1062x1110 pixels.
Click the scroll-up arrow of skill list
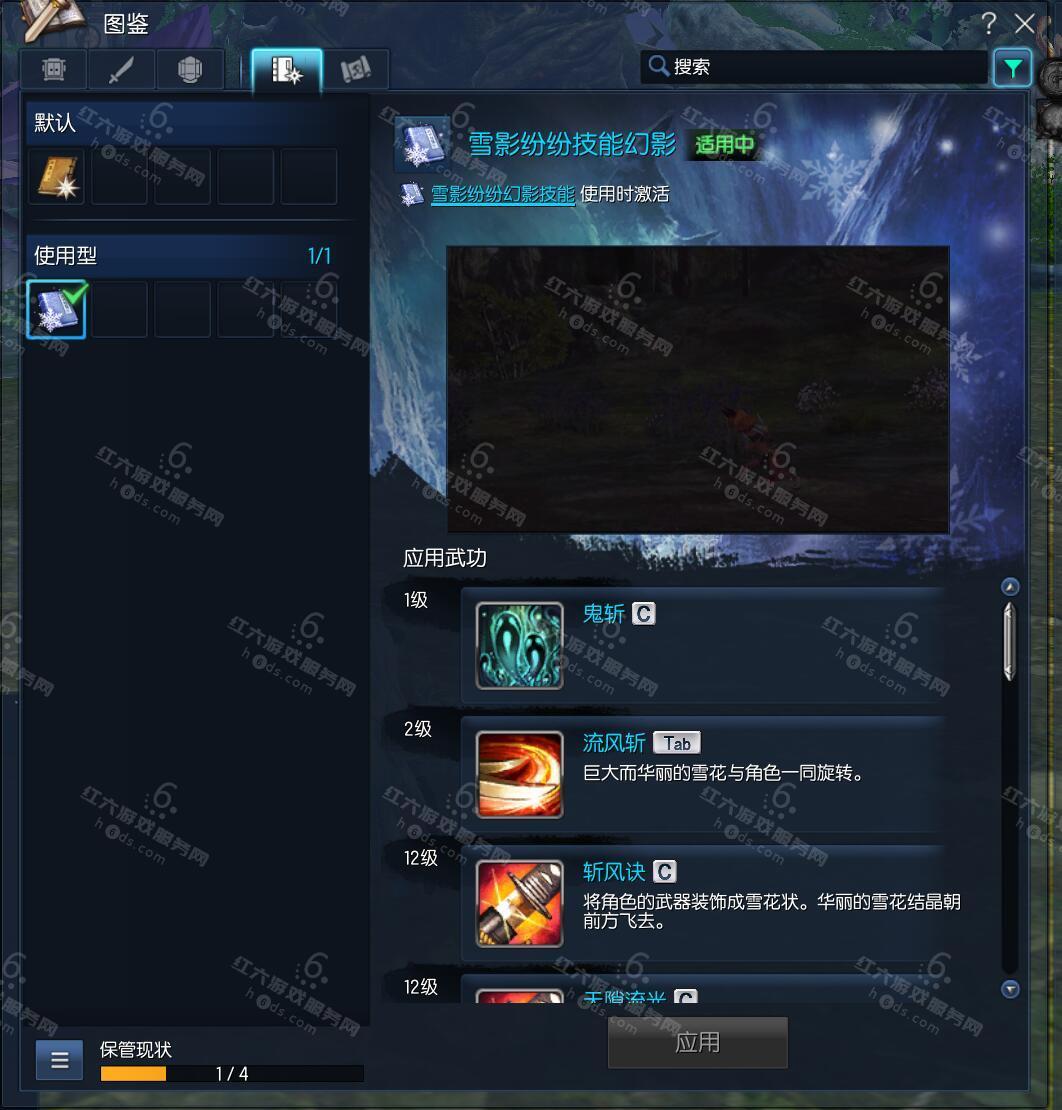[x=1010, y=587]
